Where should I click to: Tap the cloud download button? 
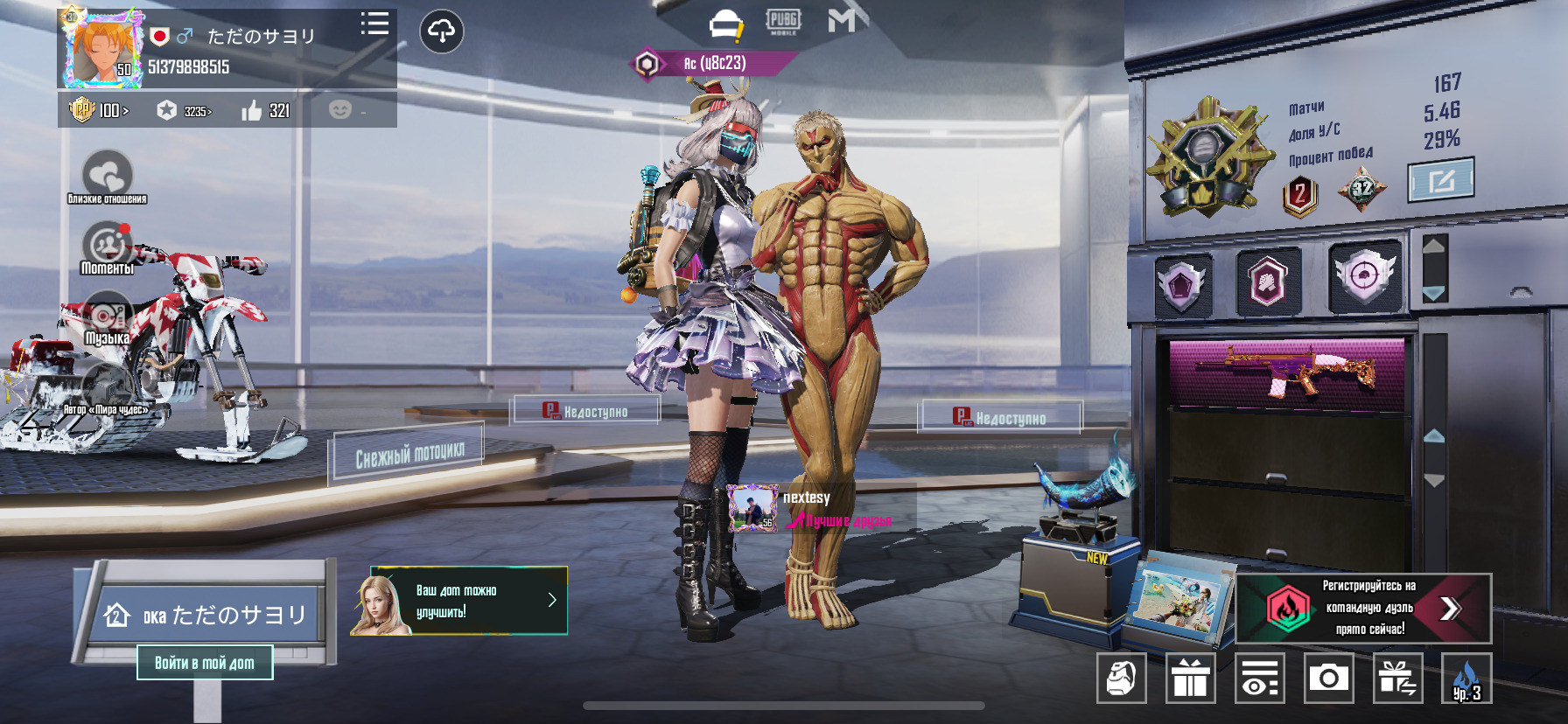pyautogui.click(x=442, y=32)
